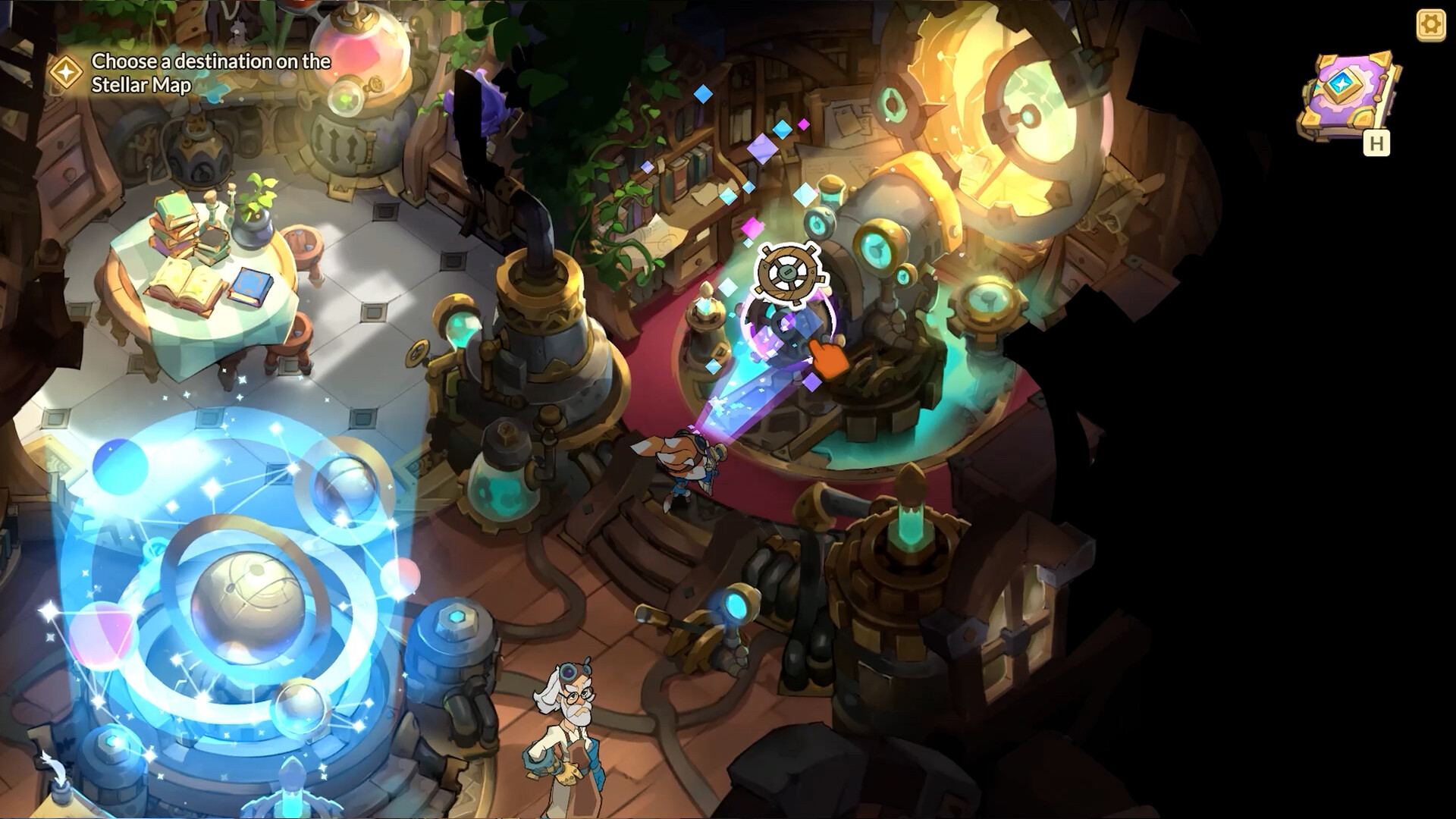Click the blue book on the table
This screenshot has width=1456, height=819.
[251, 286]
